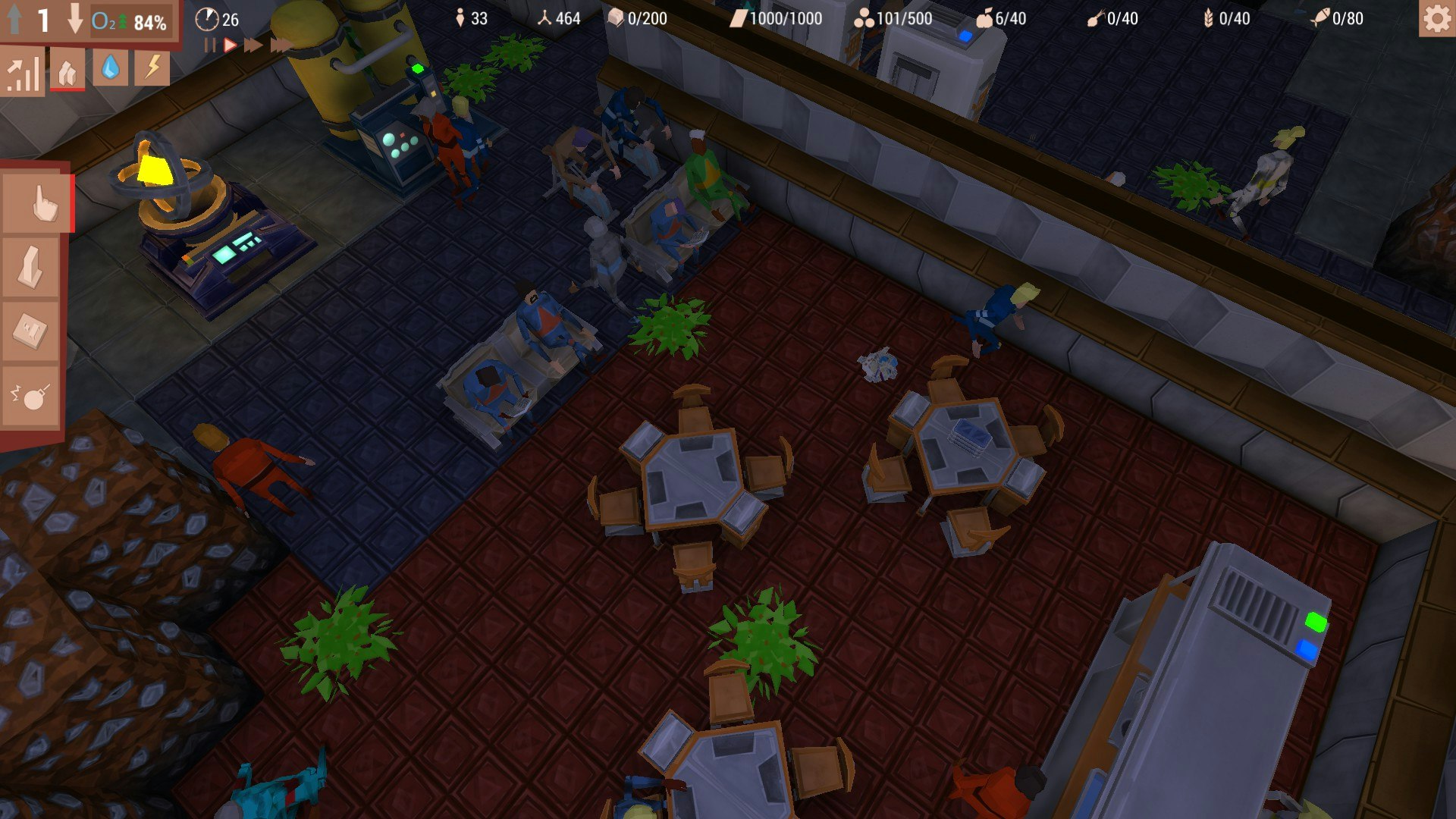Viewport: 1456px width, 819px height.
Task: Pause the game with the pause button
Action: 209,44
